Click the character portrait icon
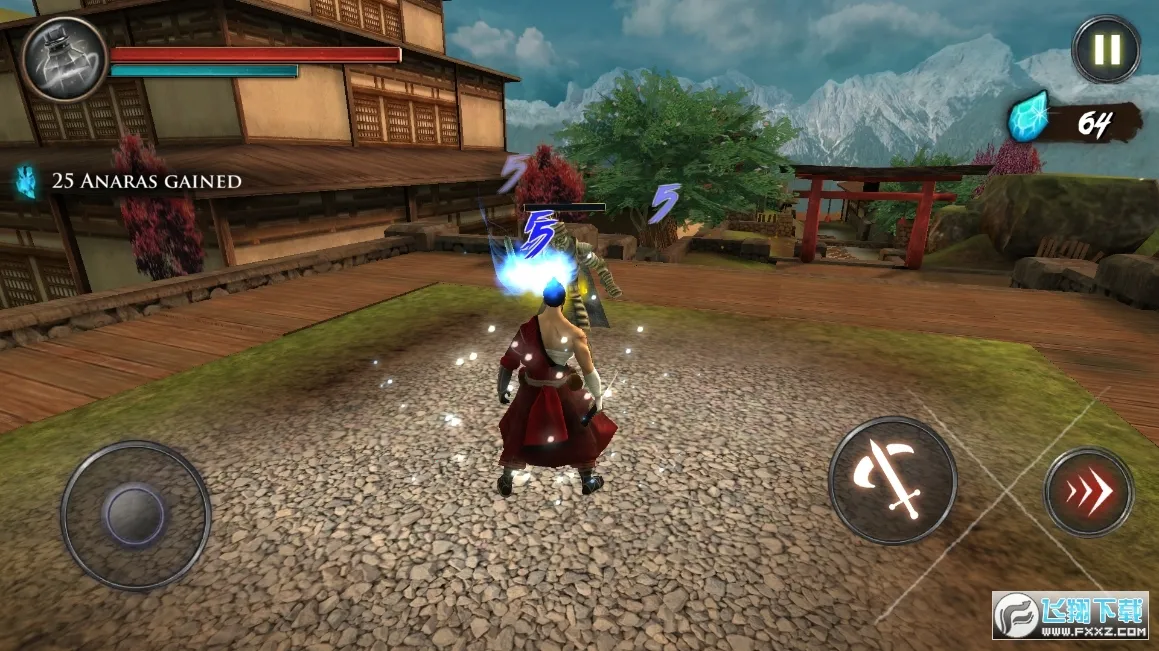The image size is (1159, 651). tap(65, 59)
